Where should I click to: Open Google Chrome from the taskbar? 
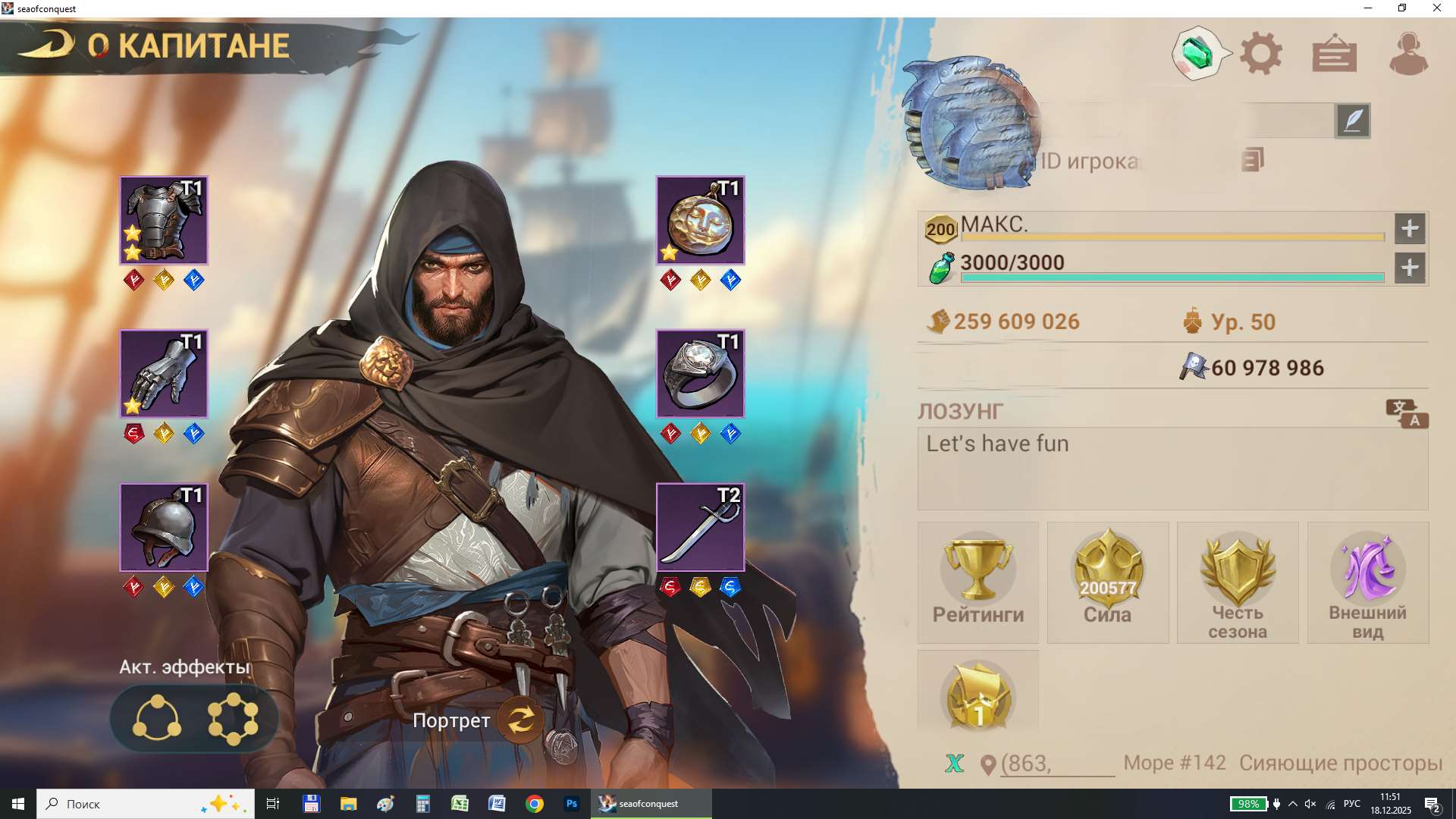coord(535,803)
